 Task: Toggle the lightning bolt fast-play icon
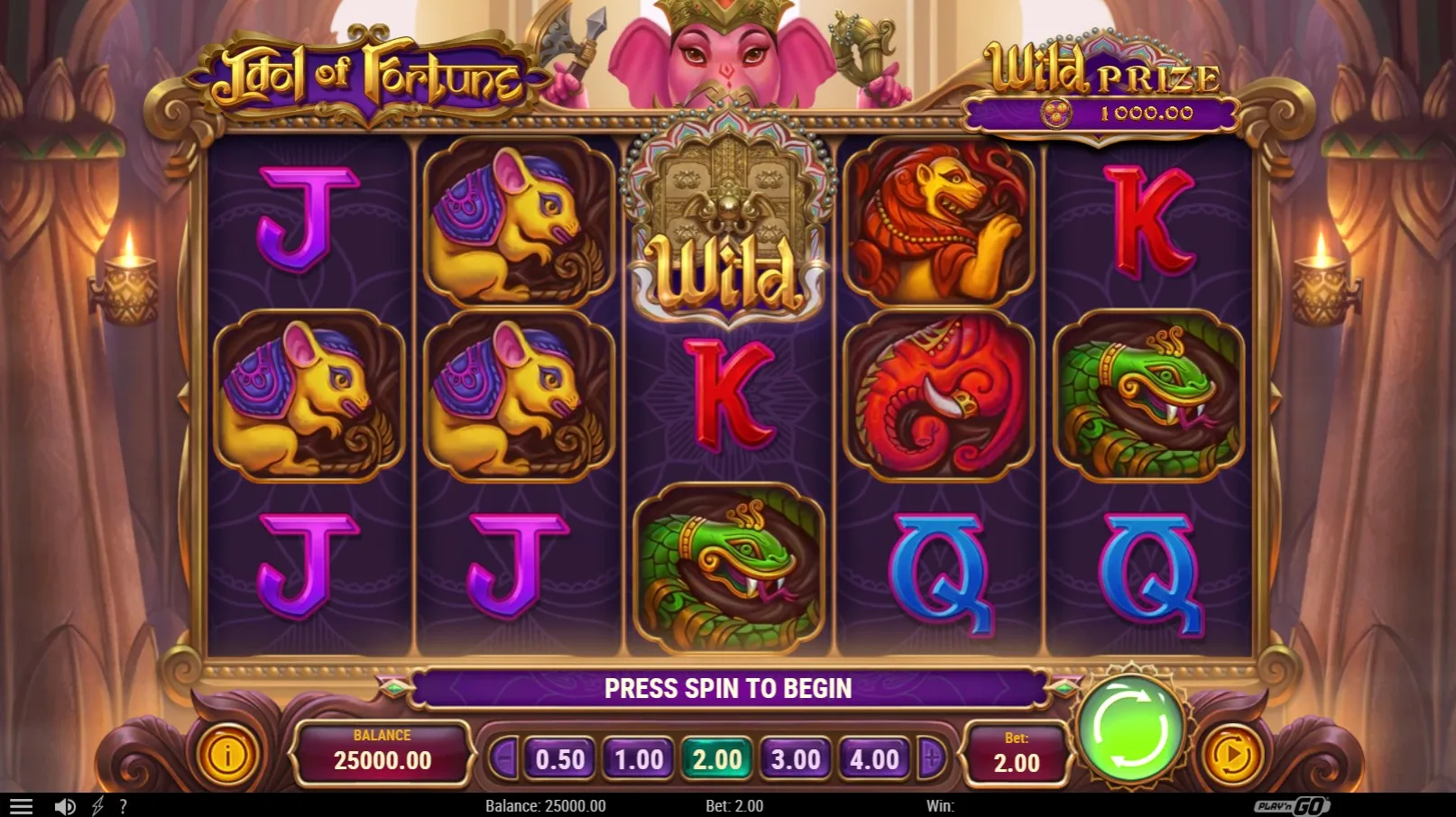(97, 806)
